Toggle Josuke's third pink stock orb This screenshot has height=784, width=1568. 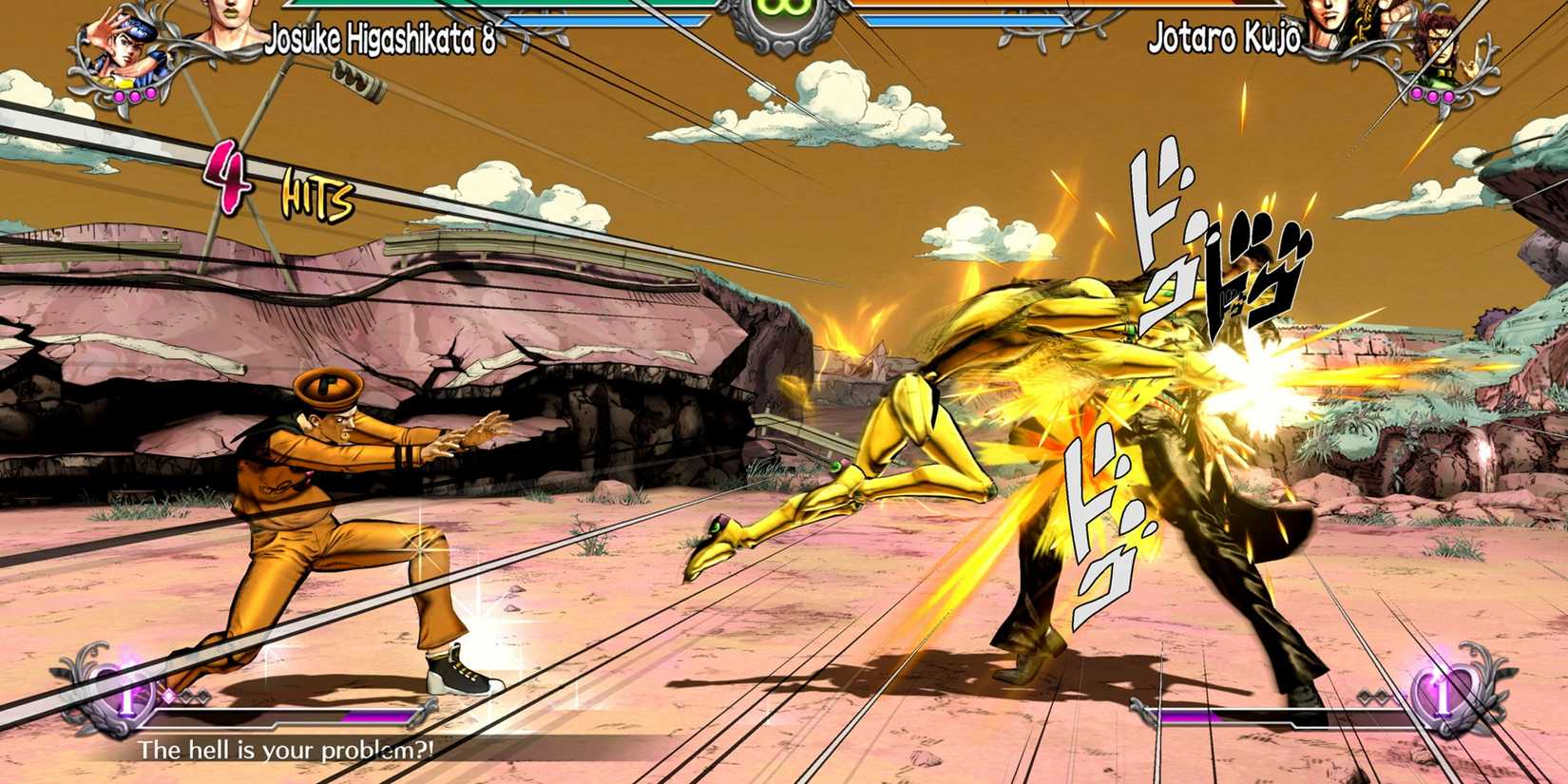(x=150, y=94)
